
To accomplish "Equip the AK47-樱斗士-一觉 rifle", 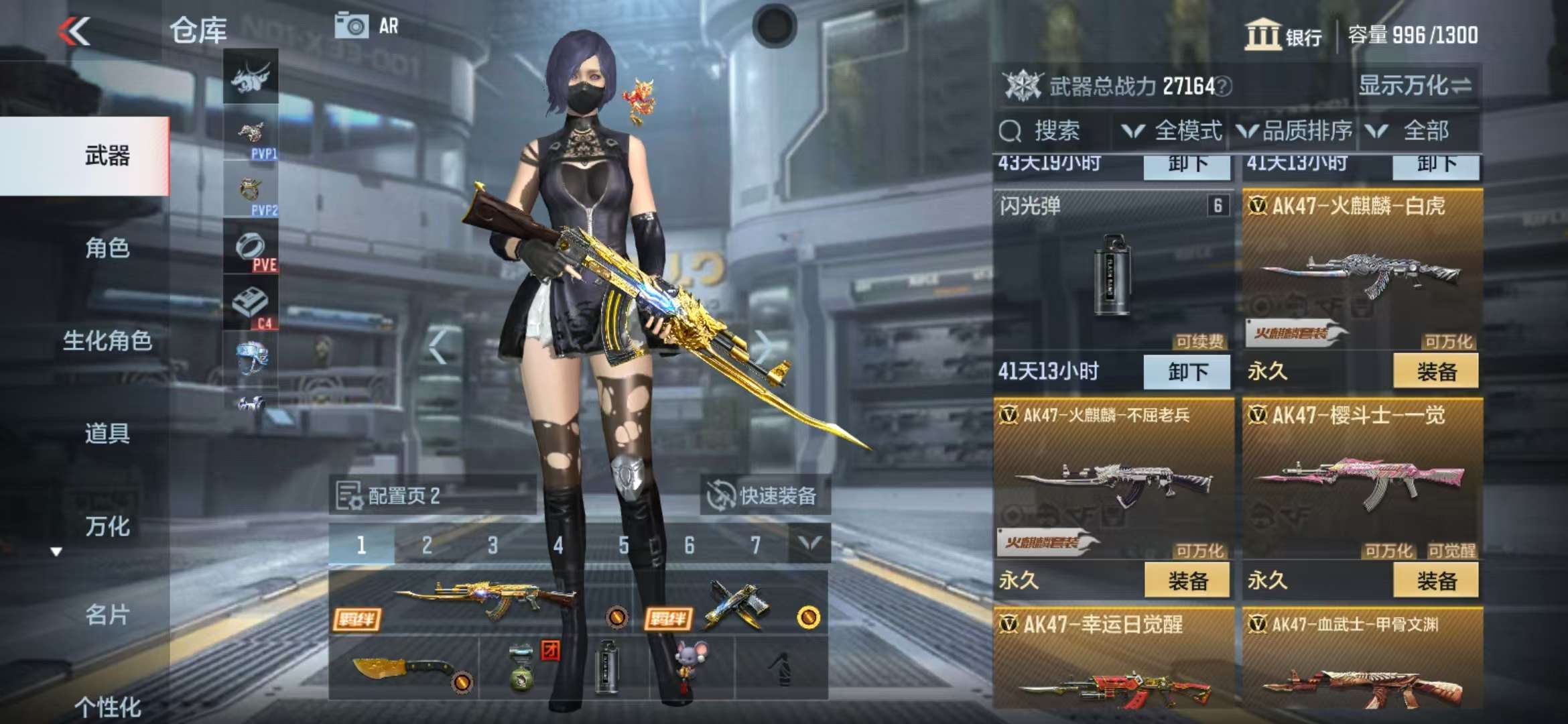I will click(1436, 581).
